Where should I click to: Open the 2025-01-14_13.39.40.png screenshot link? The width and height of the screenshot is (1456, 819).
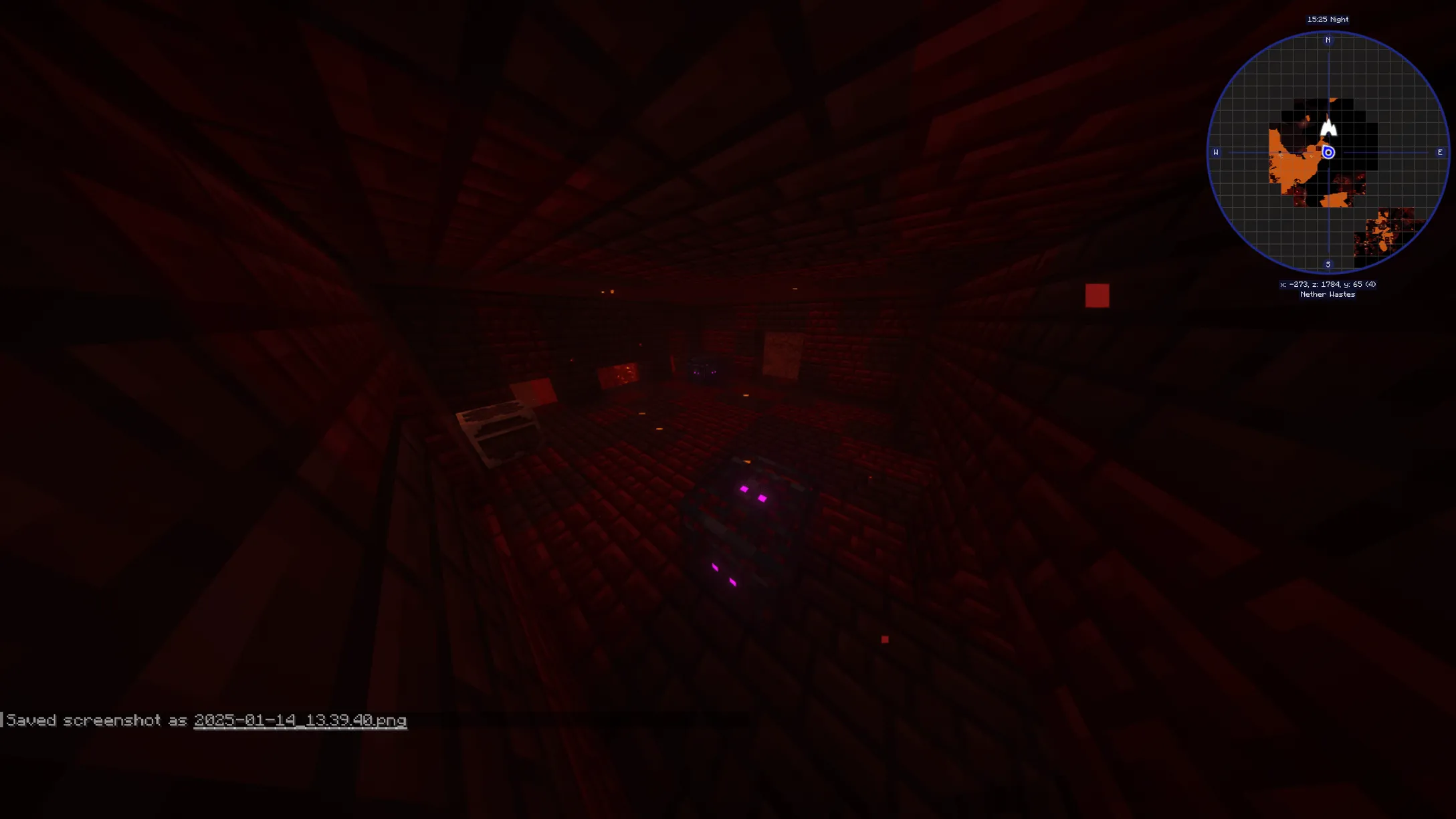299,721
